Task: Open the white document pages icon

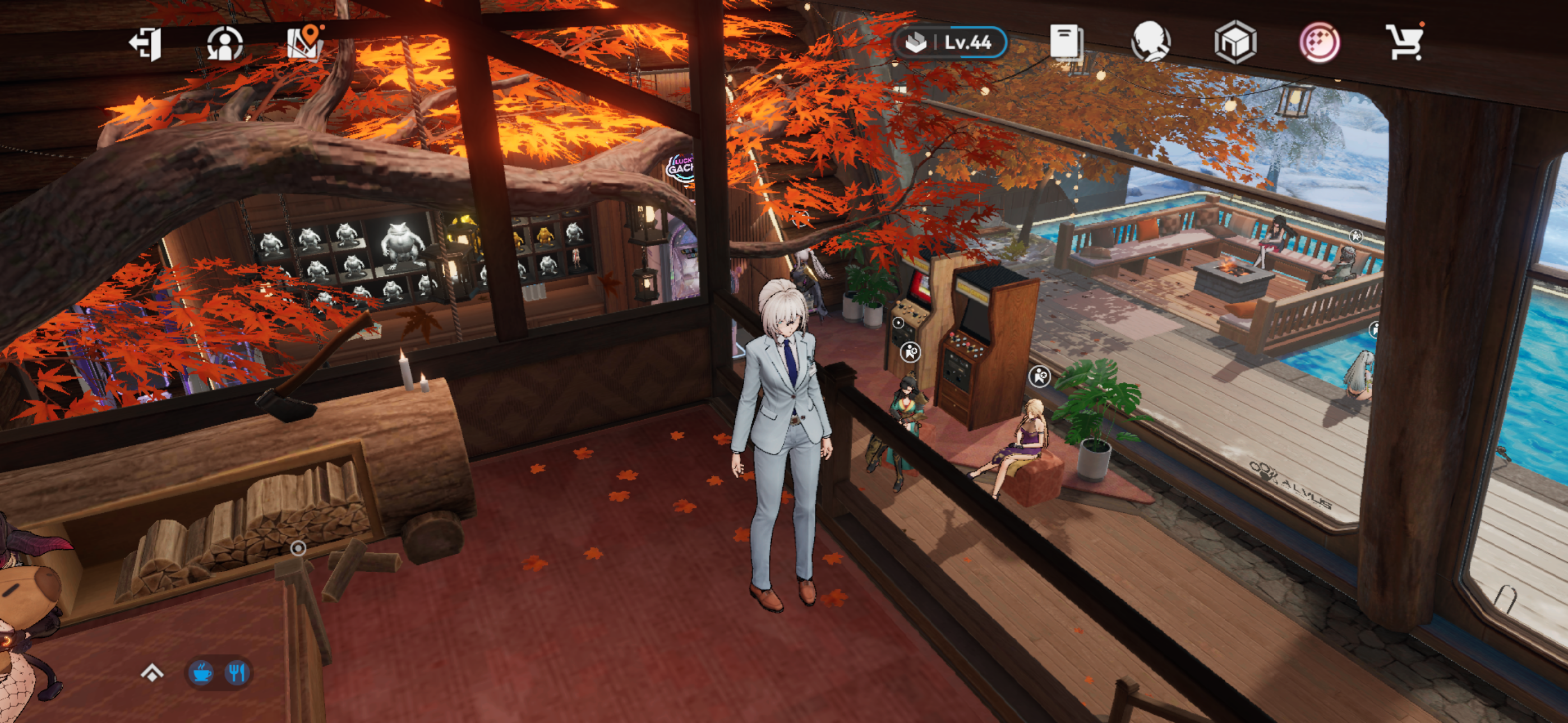Action: click(x=1066, y=42)
